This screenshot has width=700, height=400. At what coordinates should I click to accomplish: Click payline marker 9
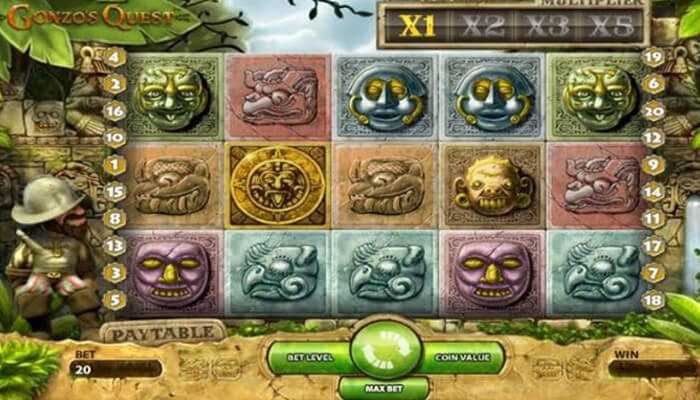(654, 164)
